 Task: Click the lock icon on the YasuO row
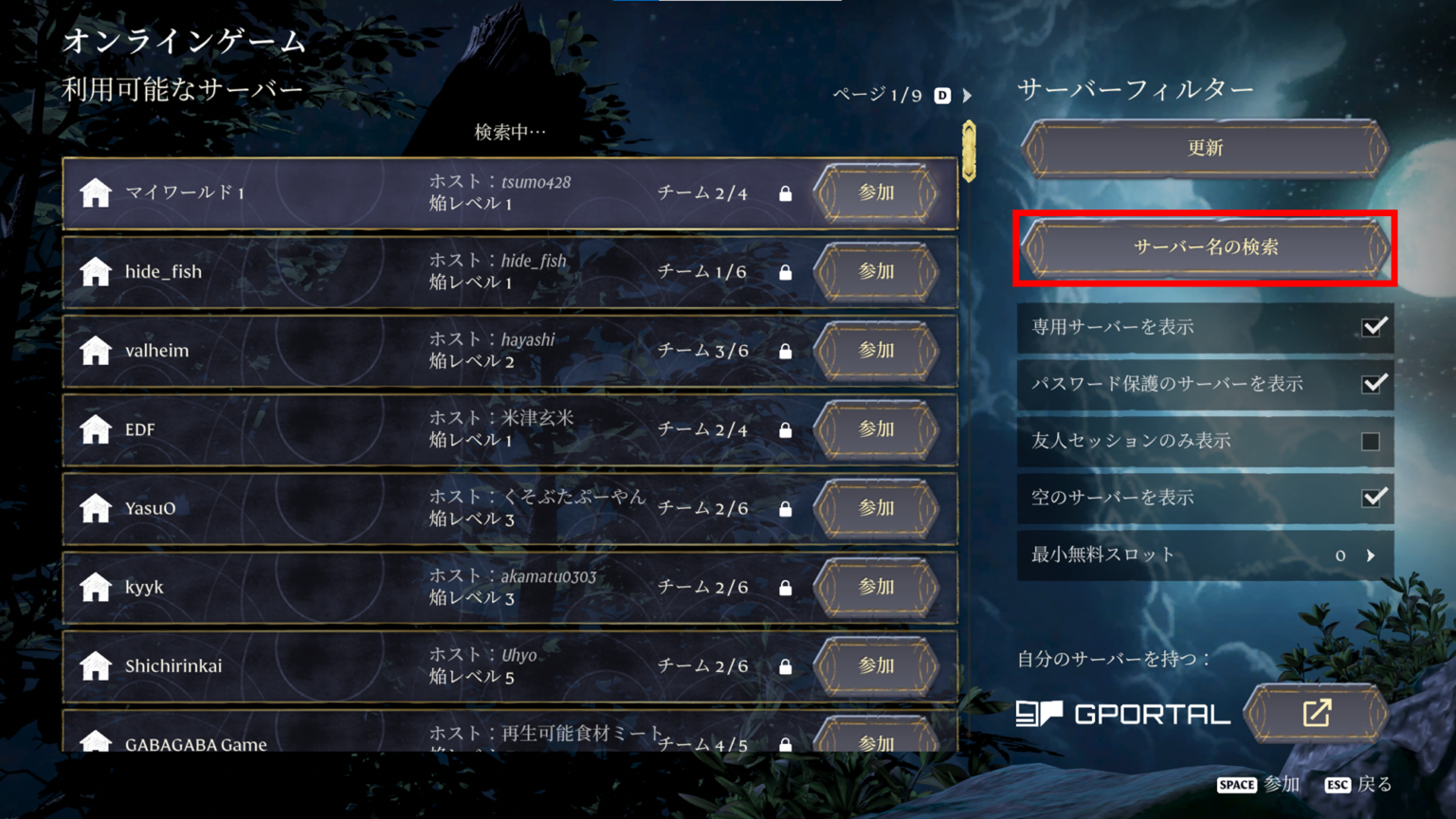tap(785, 508)
